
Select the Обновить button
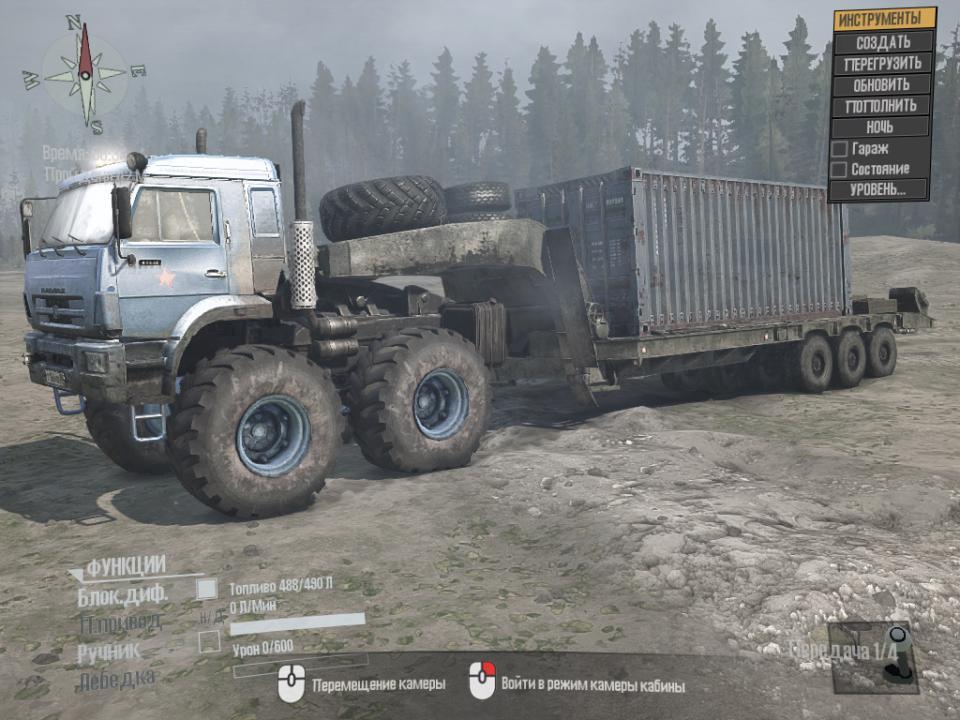[884, 84]
